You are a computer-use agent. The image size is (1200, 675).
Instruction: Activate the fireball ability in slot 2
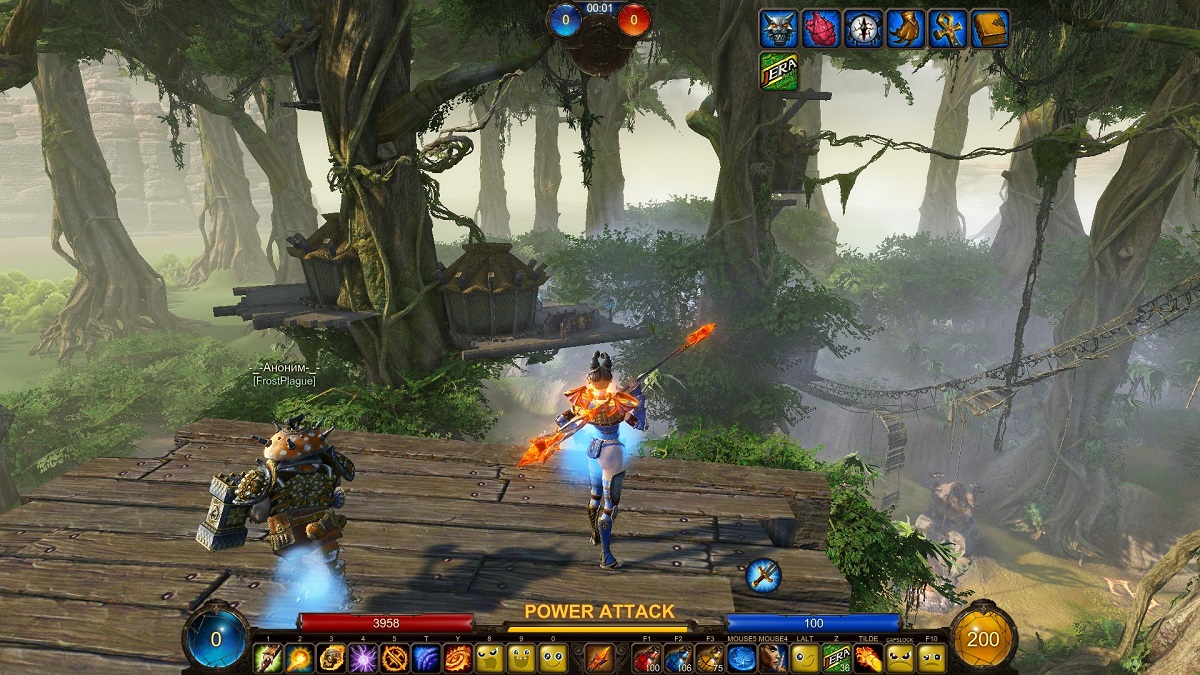[300, 658]
